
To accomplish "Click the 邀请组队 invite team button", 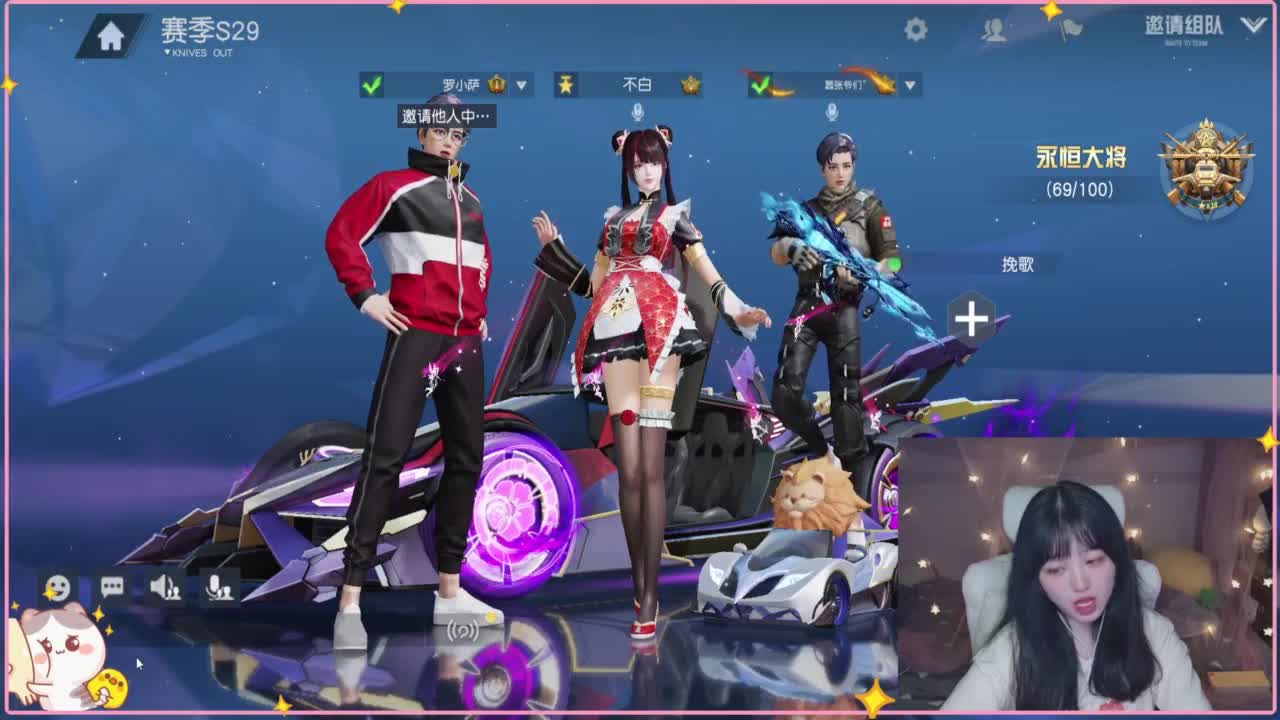I will click(1182, 27).
